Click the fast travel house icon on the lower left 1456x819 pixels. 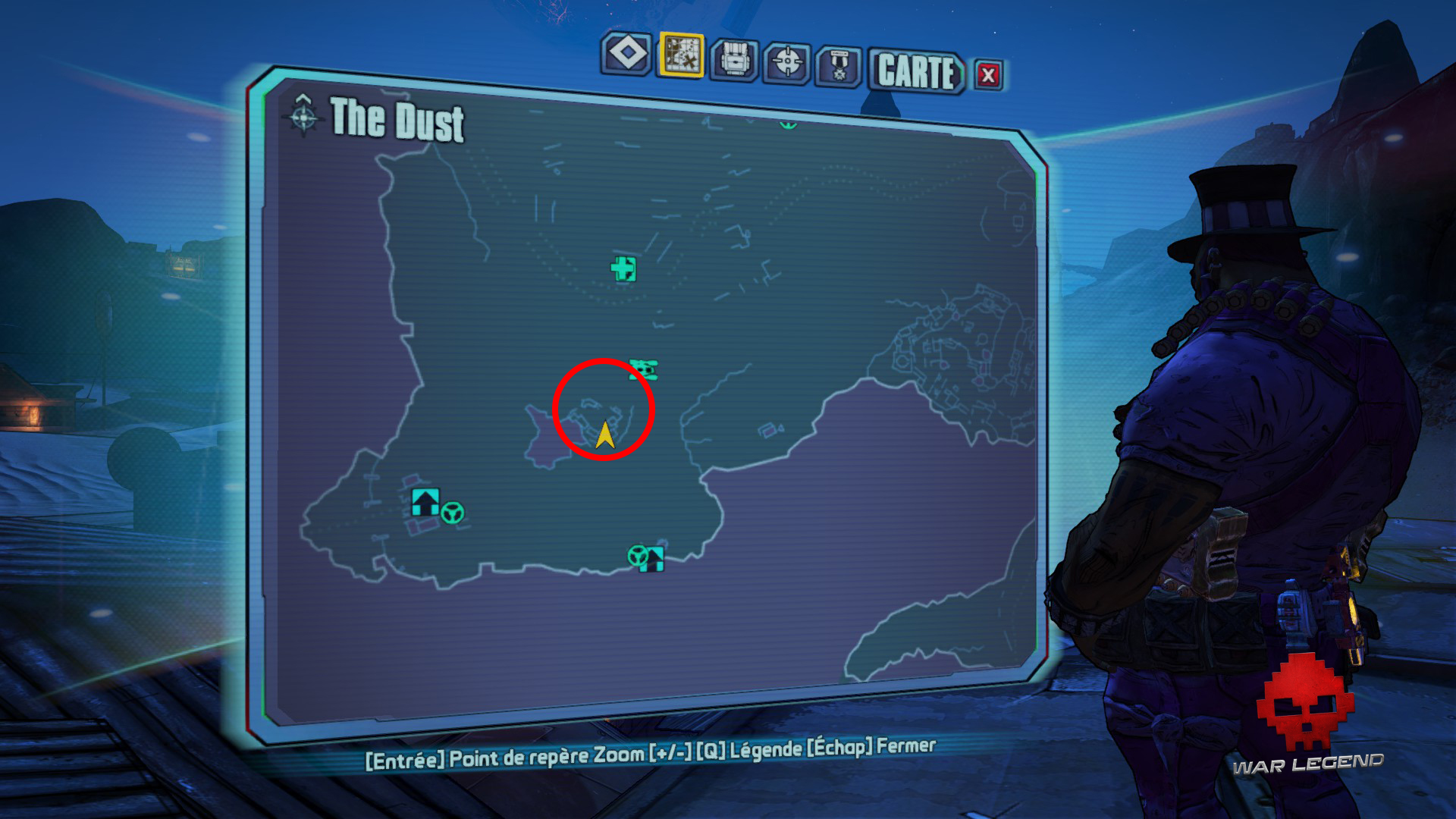click(x=425, y=501)
